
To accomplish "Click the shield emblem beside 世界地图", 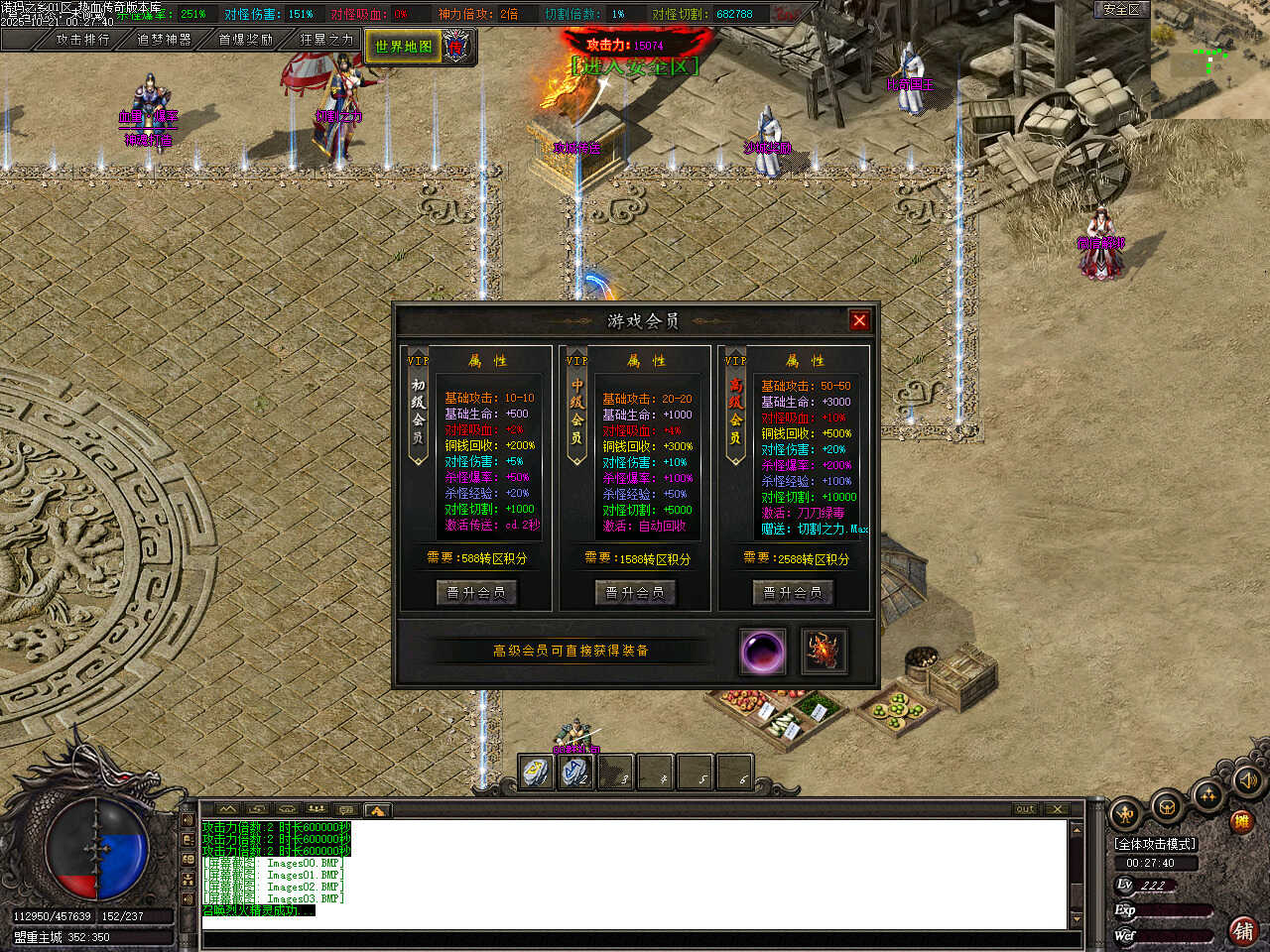I will tap(455, 46).
